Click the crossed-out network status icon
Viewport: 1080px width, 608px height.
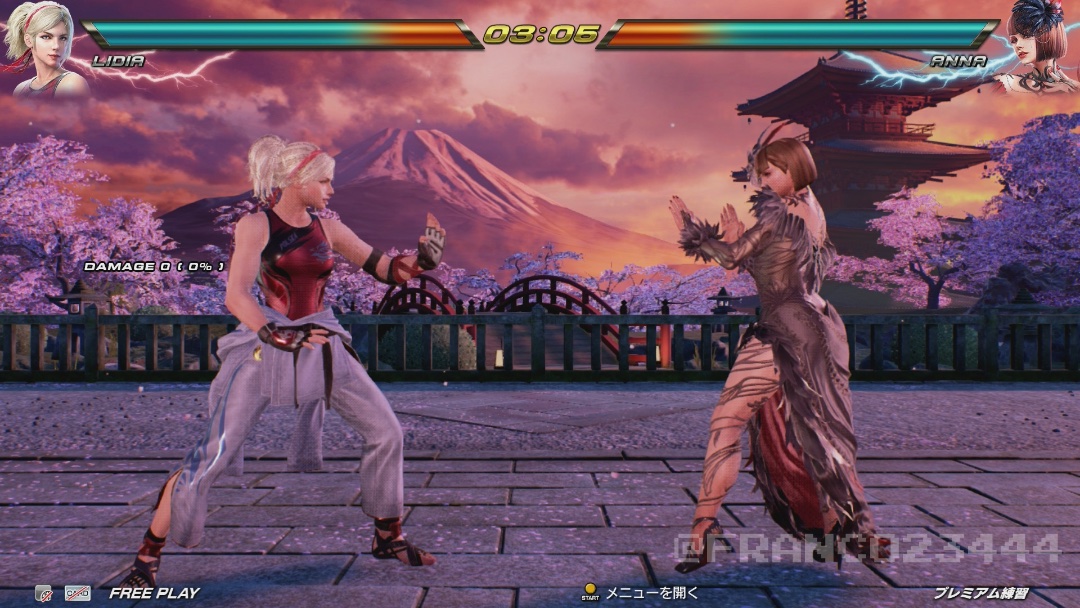click(x=43, y=593)
